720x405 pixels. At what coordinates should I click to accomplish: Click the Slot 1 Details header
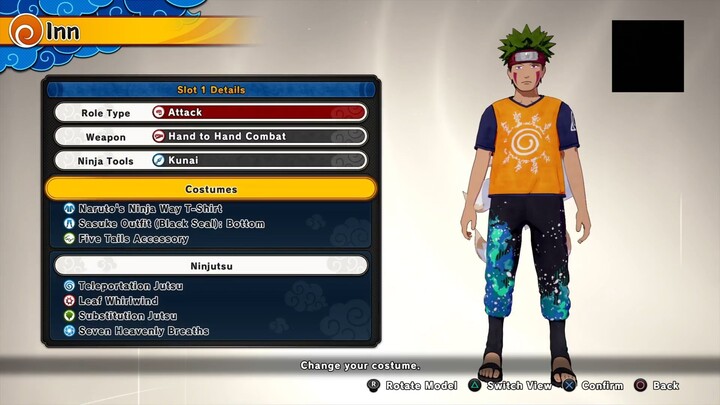click(x=210, y=90)
